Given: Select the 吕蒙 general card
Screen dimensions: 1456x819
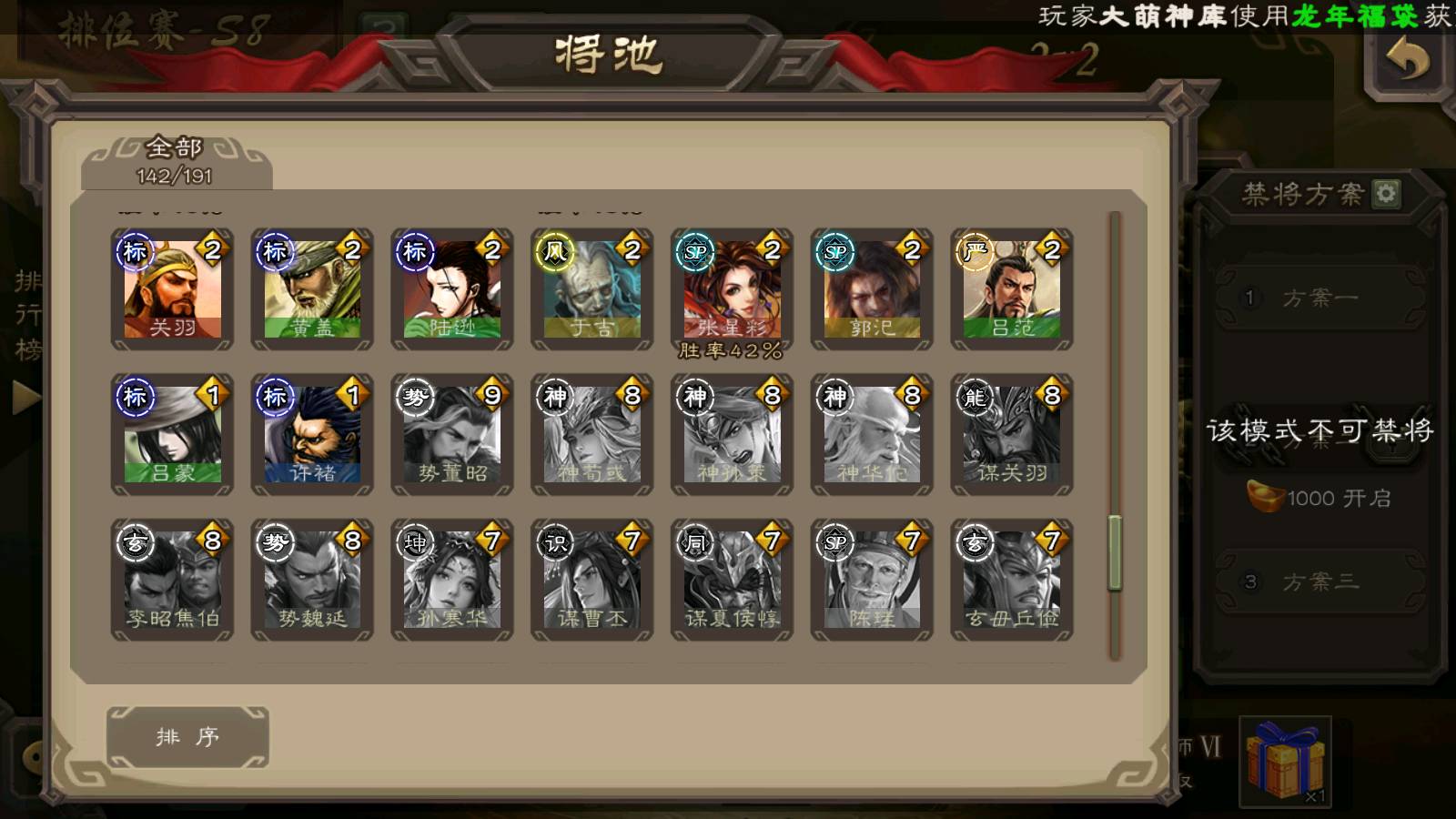Looking at the screenshot, I should pyautogui.click(x=172, y=435).
